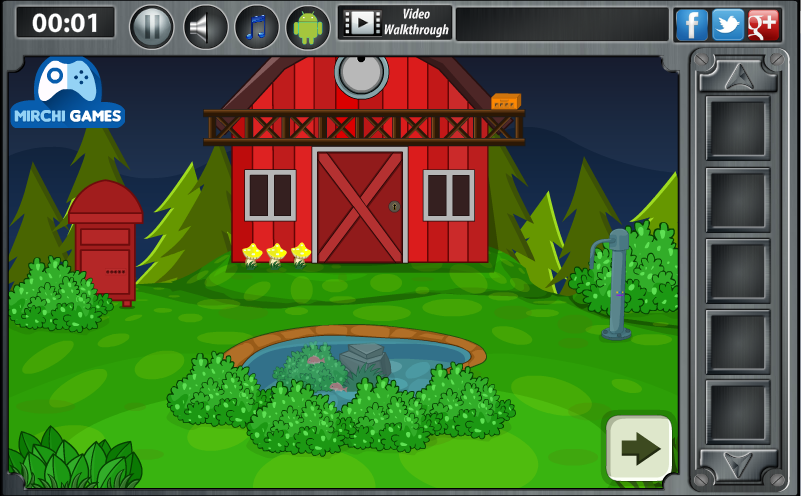Share the game on Google Plus
Viewport: 801px width, 496px height.
(763, 24)
